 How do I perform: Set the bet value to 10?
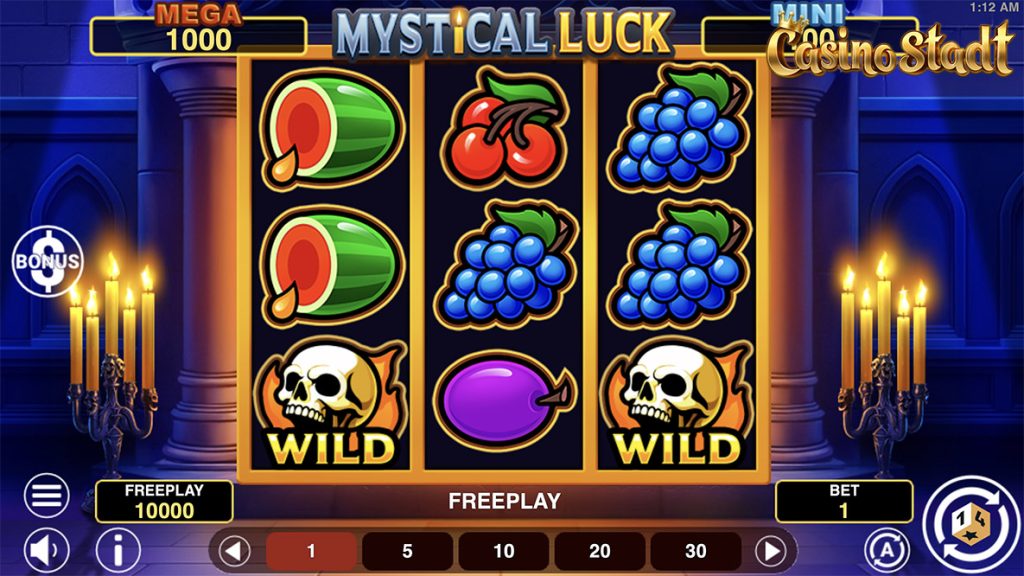pyautogui.click(x=503, y=551)
